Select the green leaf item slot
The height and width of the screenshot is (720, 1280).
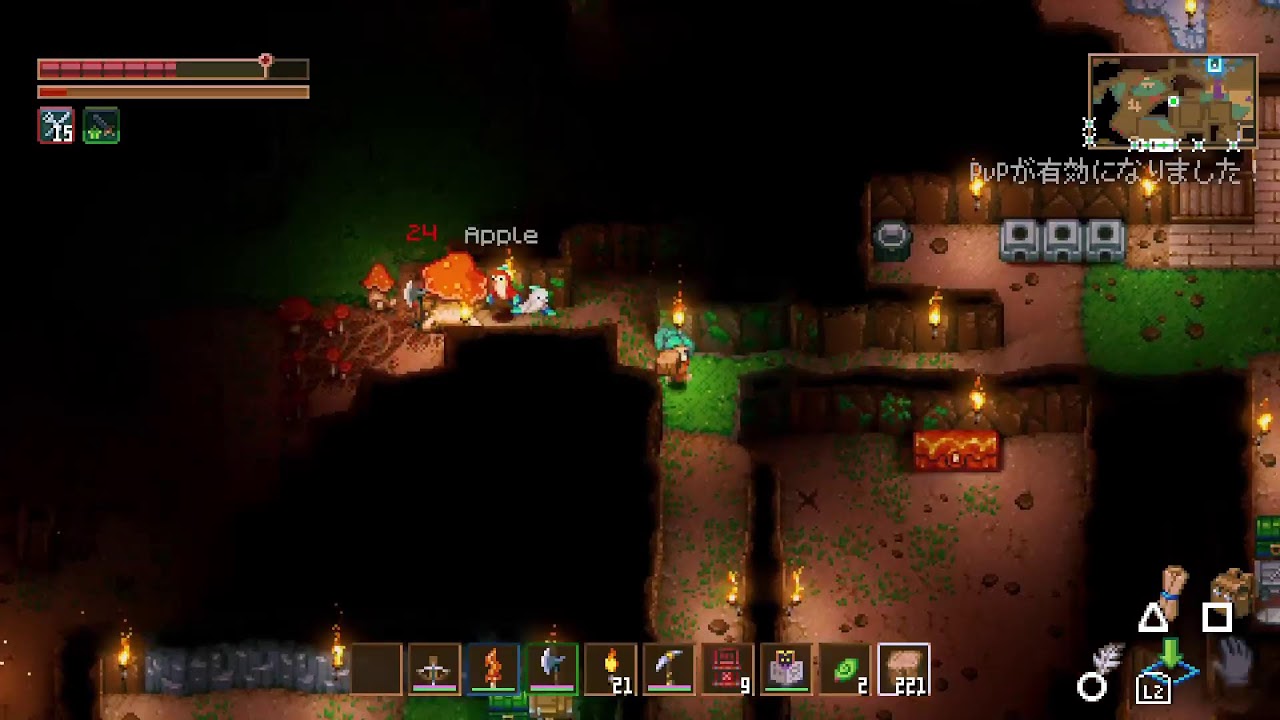pyautogui.click(x=846, y=669)
